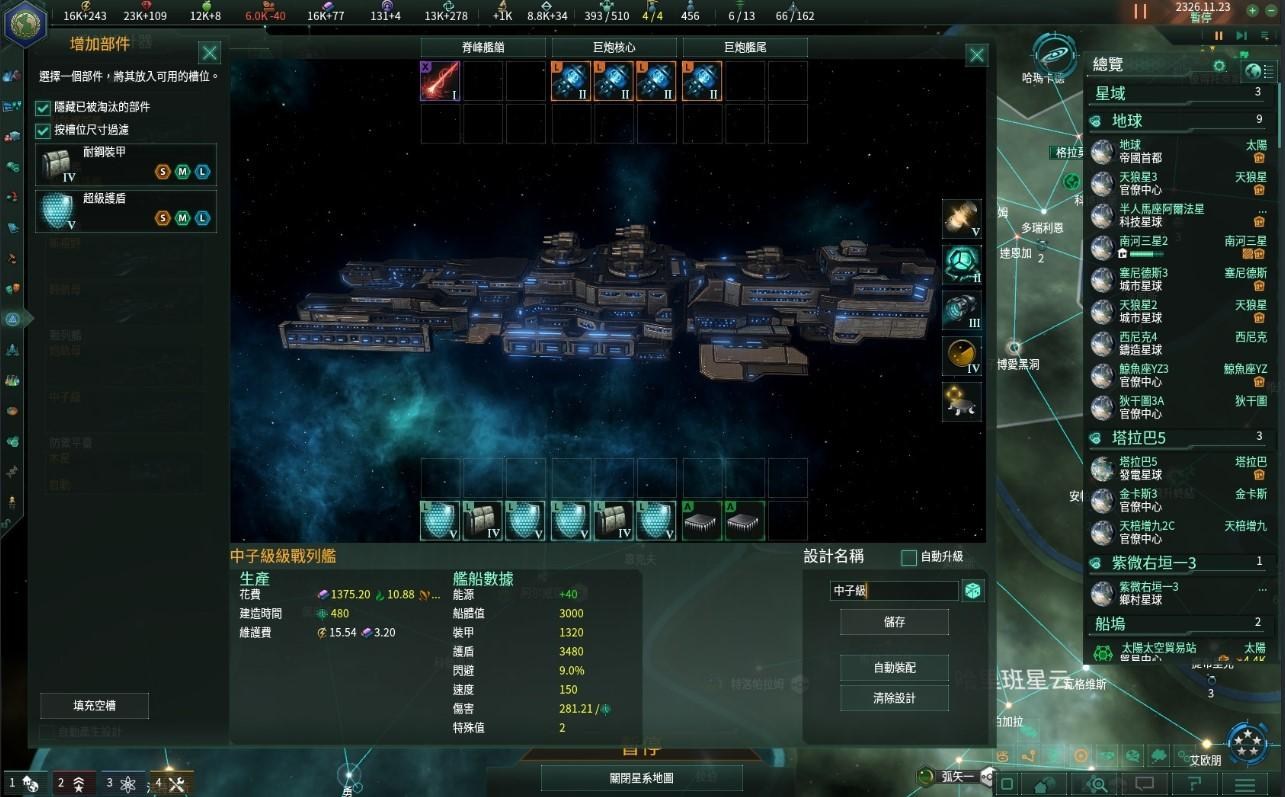Auto-equip components with 自動裝配

894,668
